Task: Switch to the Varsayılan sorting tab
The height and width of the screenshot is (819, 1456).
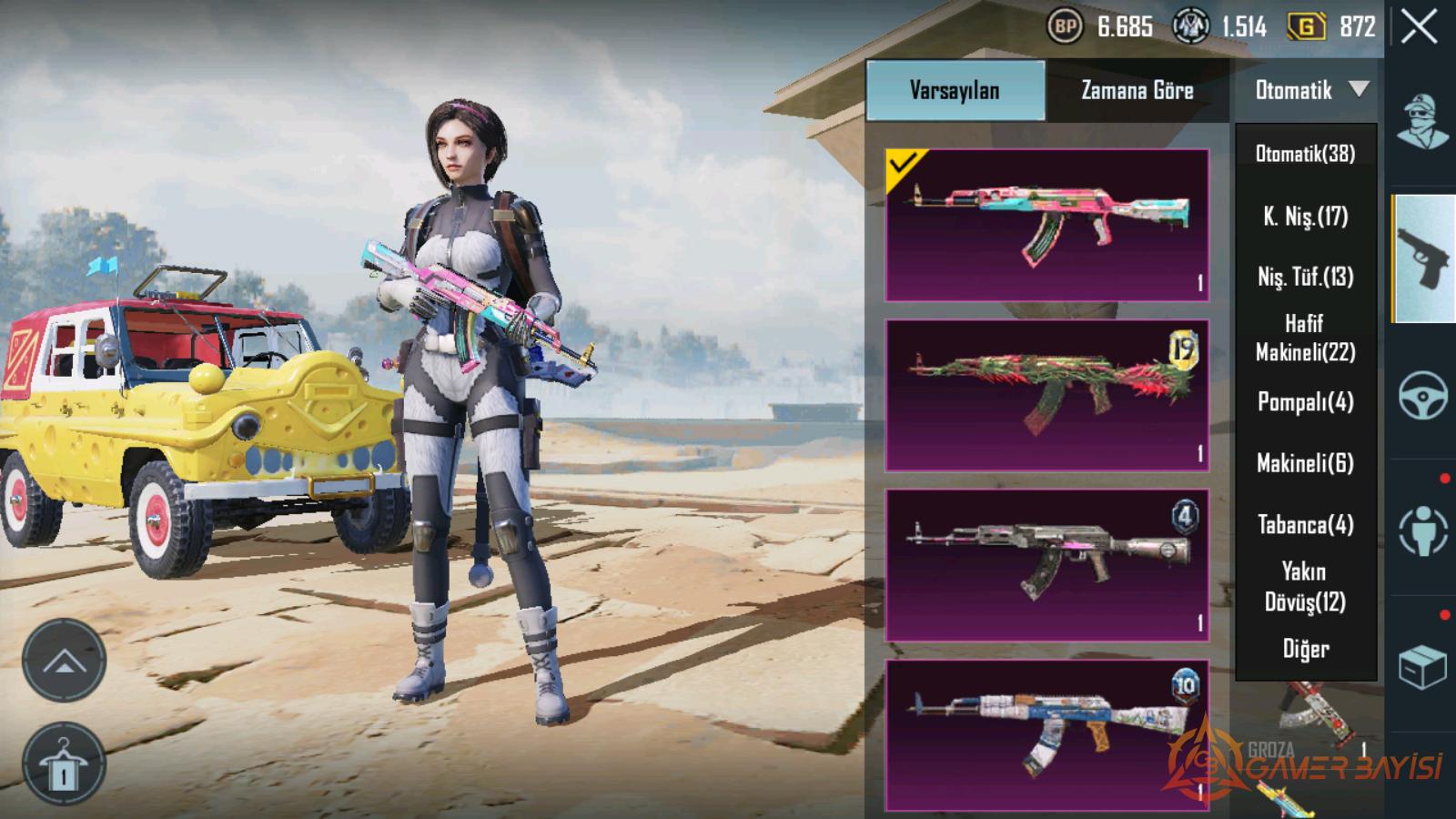Action: pyautogui.click(x=955, y=90)
